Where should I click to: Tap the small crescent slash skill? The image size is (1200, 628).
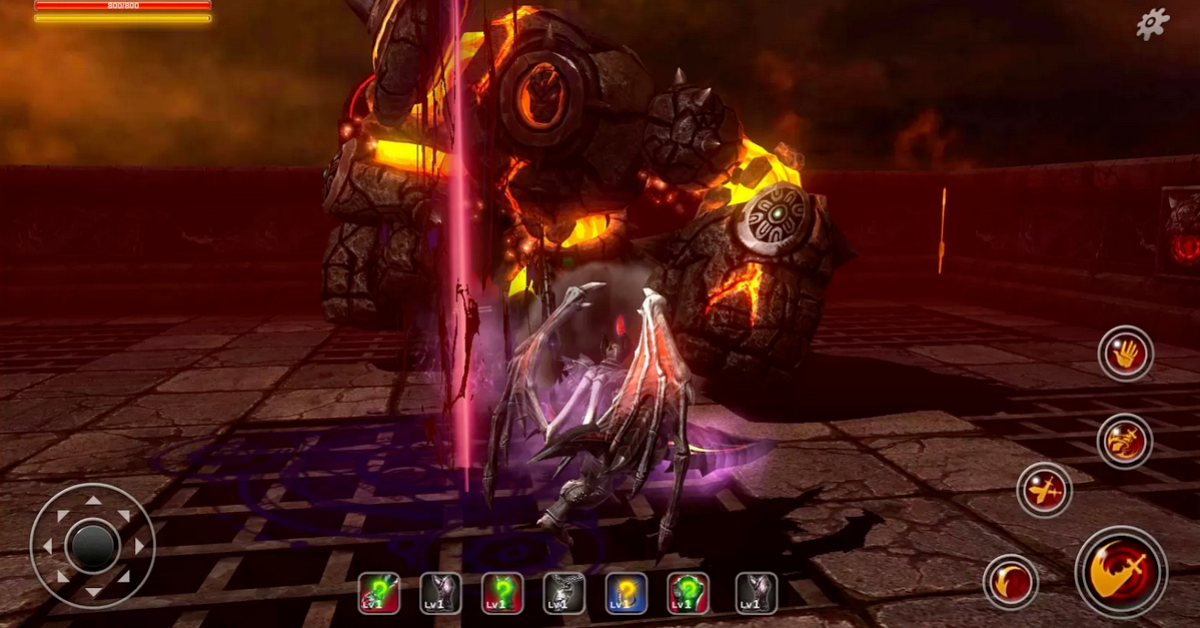pos(1010,582)
